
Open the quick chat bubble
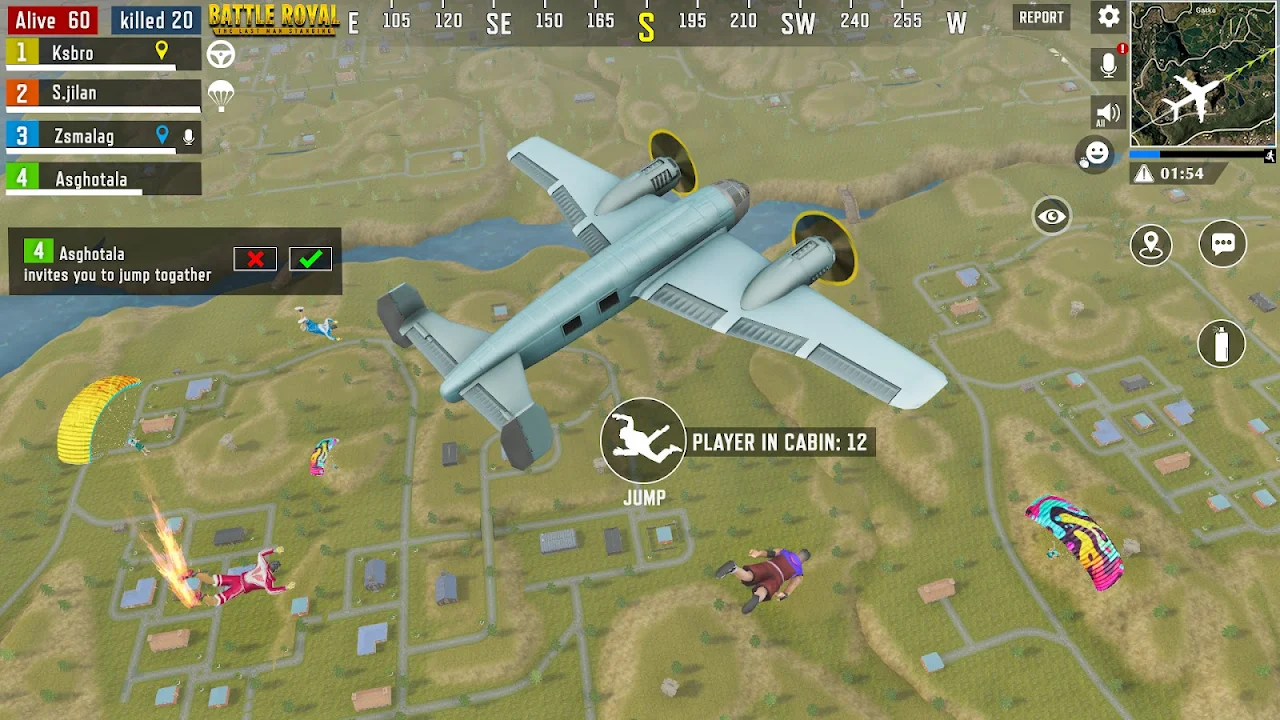[1222, 244]
